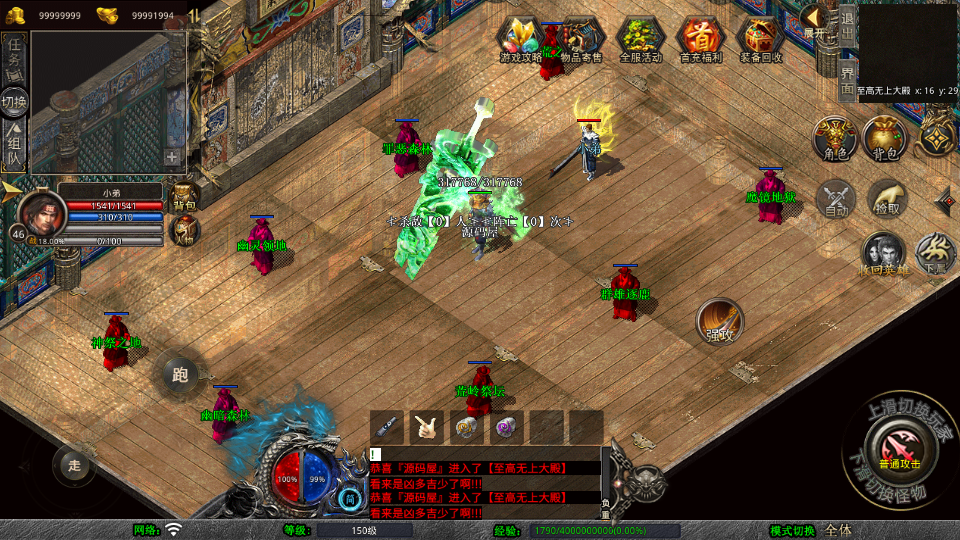
Task: Toggle 自动 auto-combat crossed swords button
Action: (x=836, y=199)
